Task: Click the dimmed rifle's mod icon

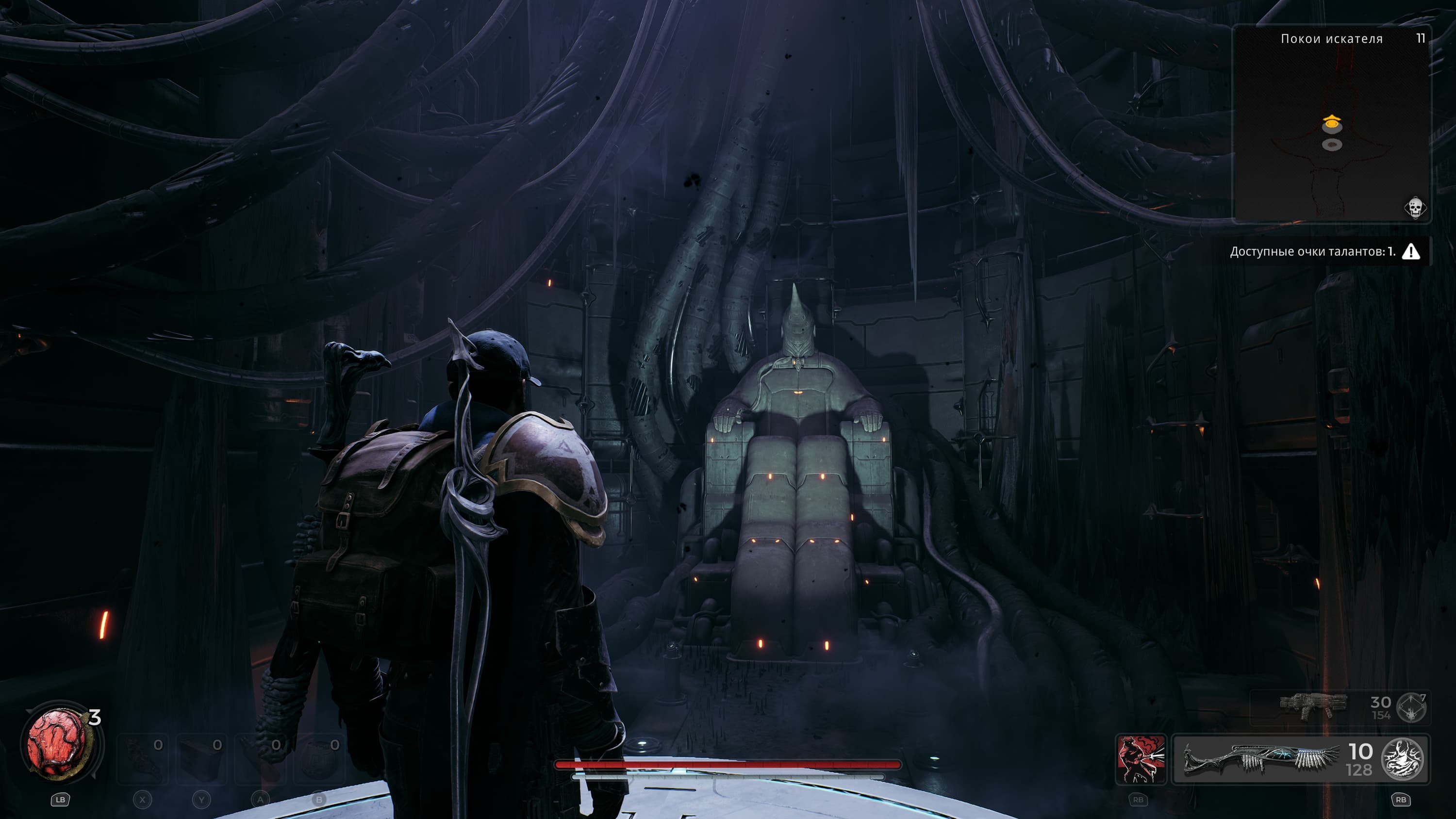Action: (x=1411, y=707)
